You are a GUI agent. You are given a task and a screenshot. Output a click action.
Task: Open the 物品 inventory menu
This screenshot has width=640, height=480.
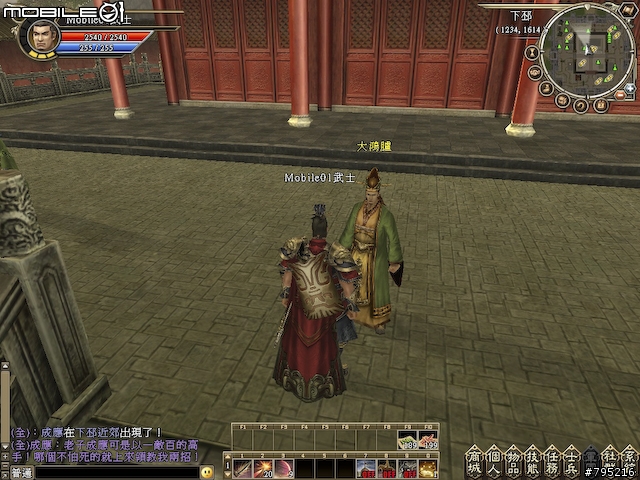point(514,461)
